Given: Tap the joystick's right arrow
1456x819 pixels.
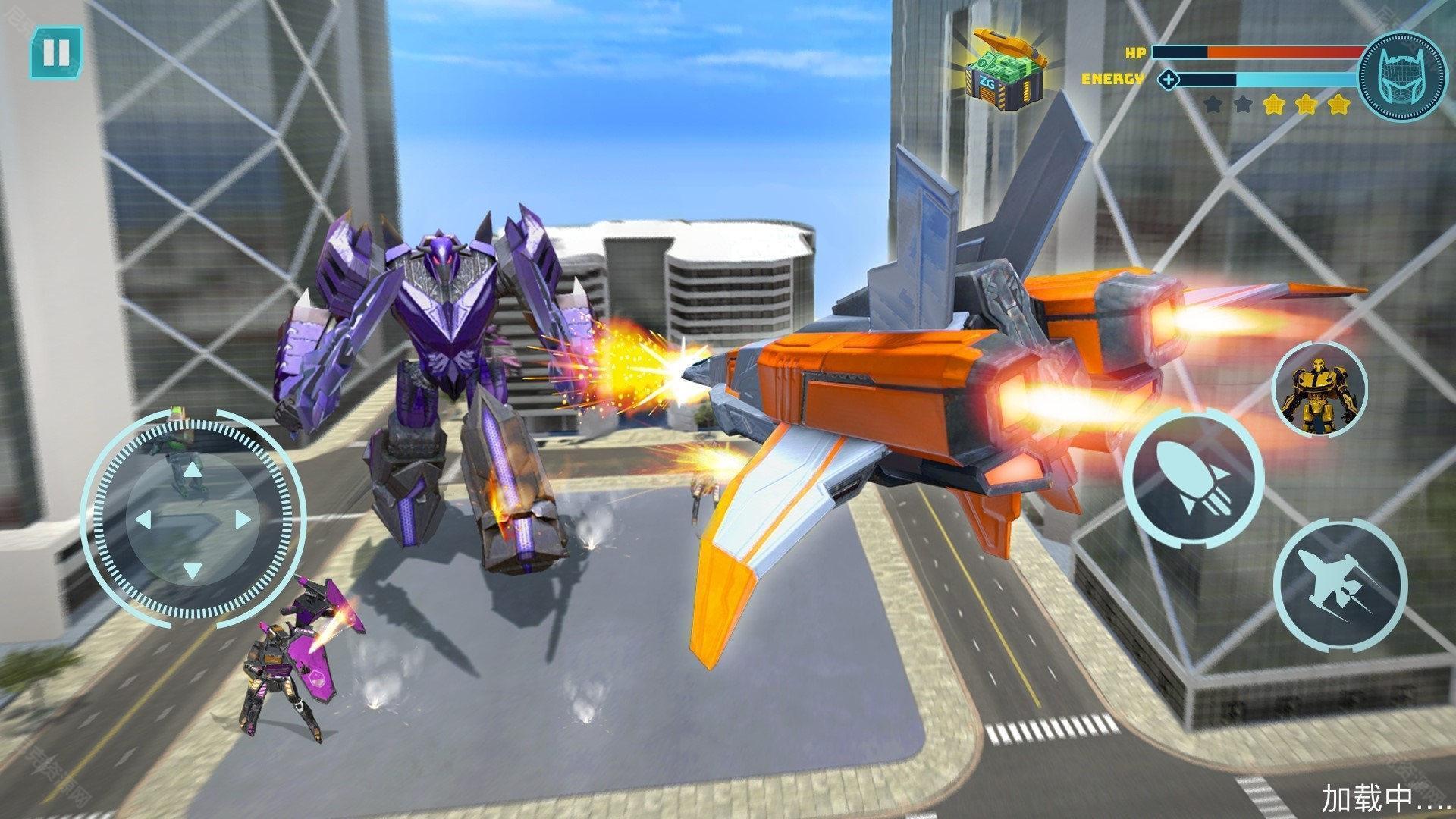Looking at the screenshot, I should (243, 520).
